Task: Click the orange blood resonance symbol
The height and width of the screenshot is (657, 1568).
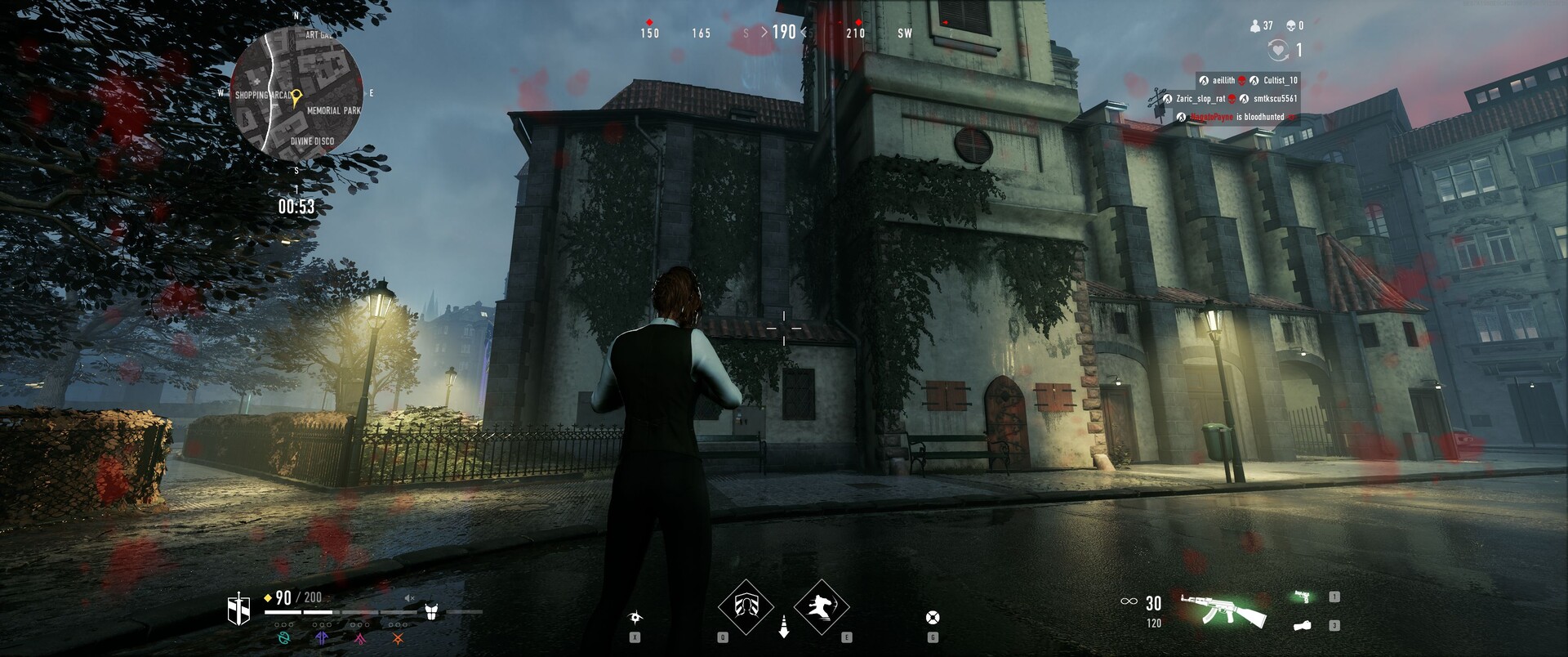Action: (x=398, y=637)
